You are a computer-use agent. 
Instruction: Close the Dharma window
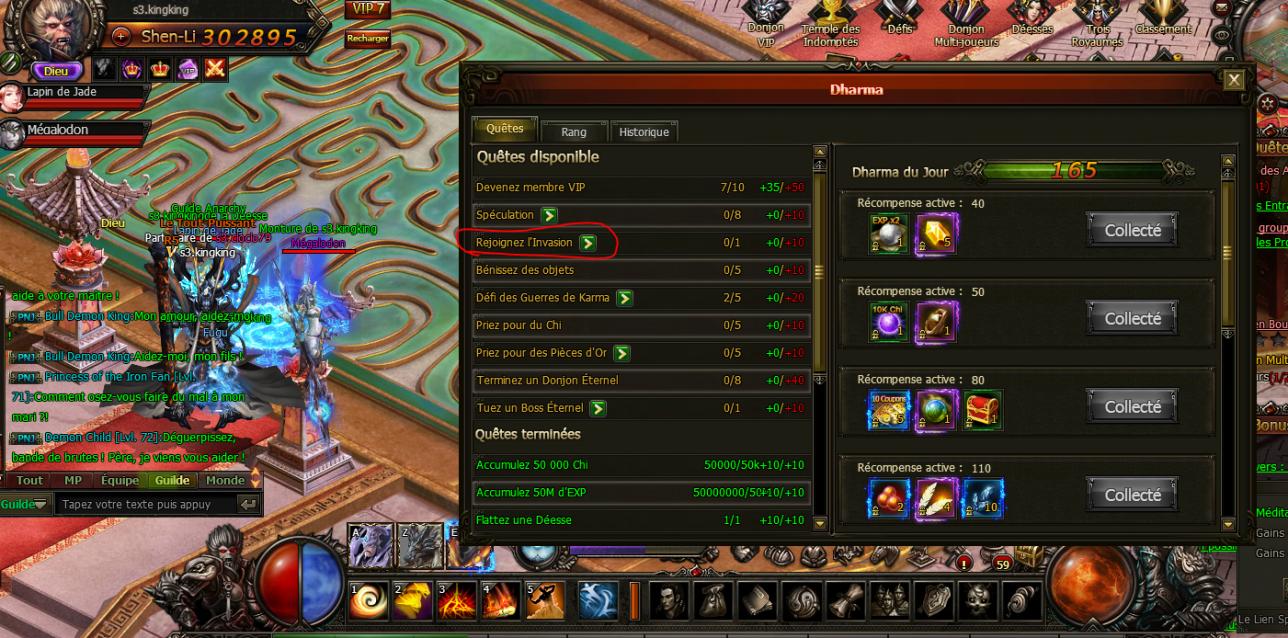tap(1234, 80)
